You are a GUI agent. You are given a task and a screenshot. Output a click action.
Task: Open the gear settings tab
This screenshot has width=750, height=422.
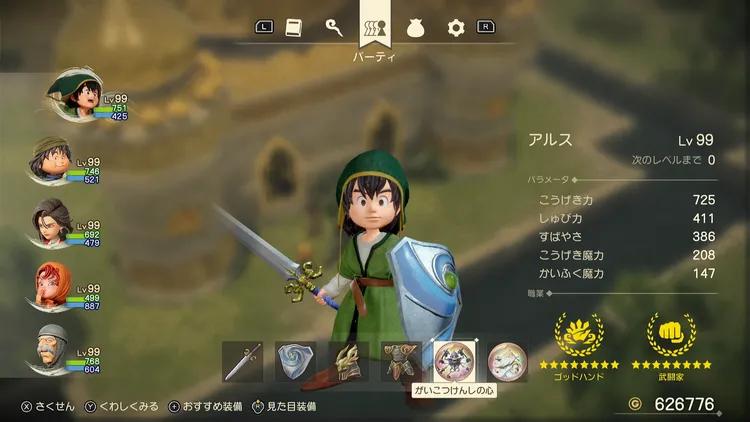point(456,28)
